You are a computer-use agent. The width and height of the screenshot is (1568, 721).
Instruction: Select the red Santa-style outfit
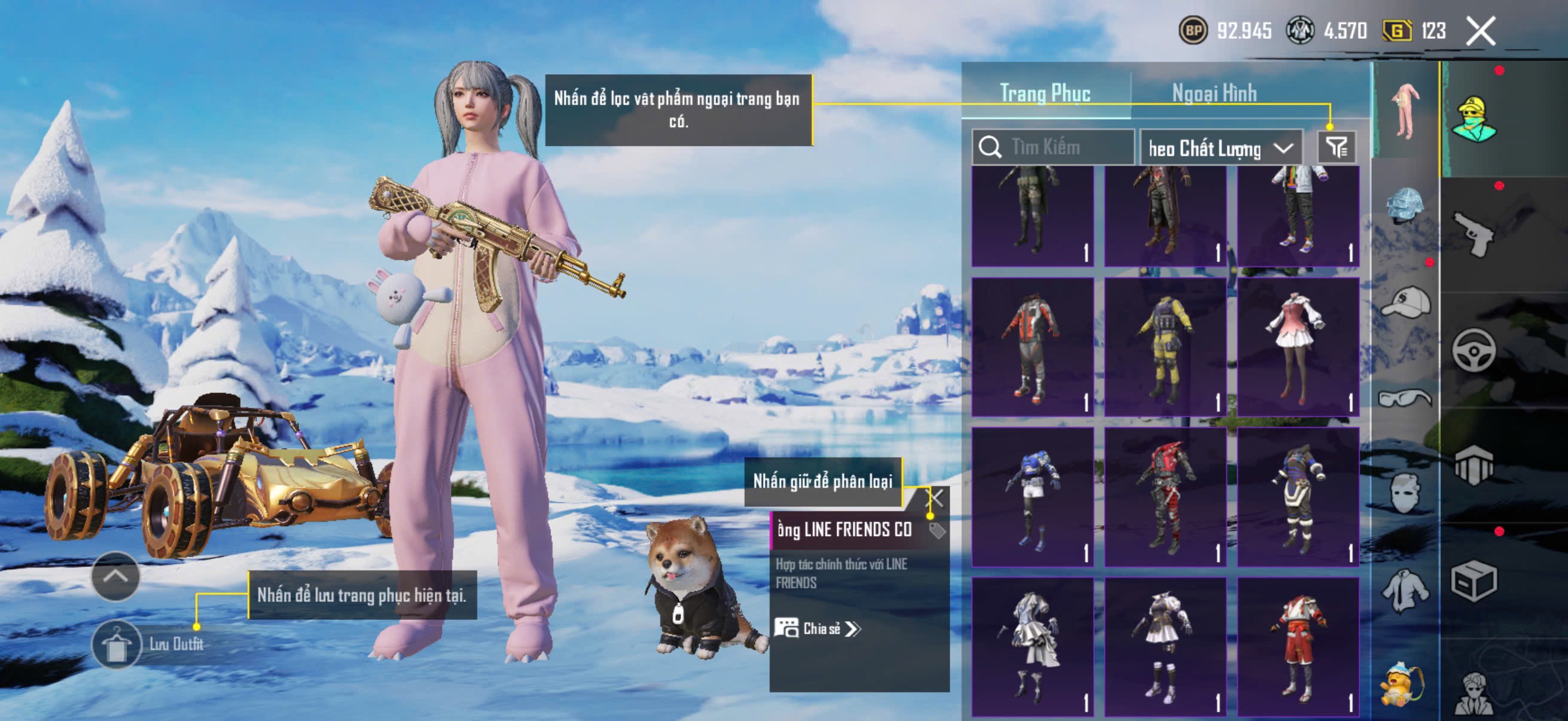click(x=1297, y=646)
